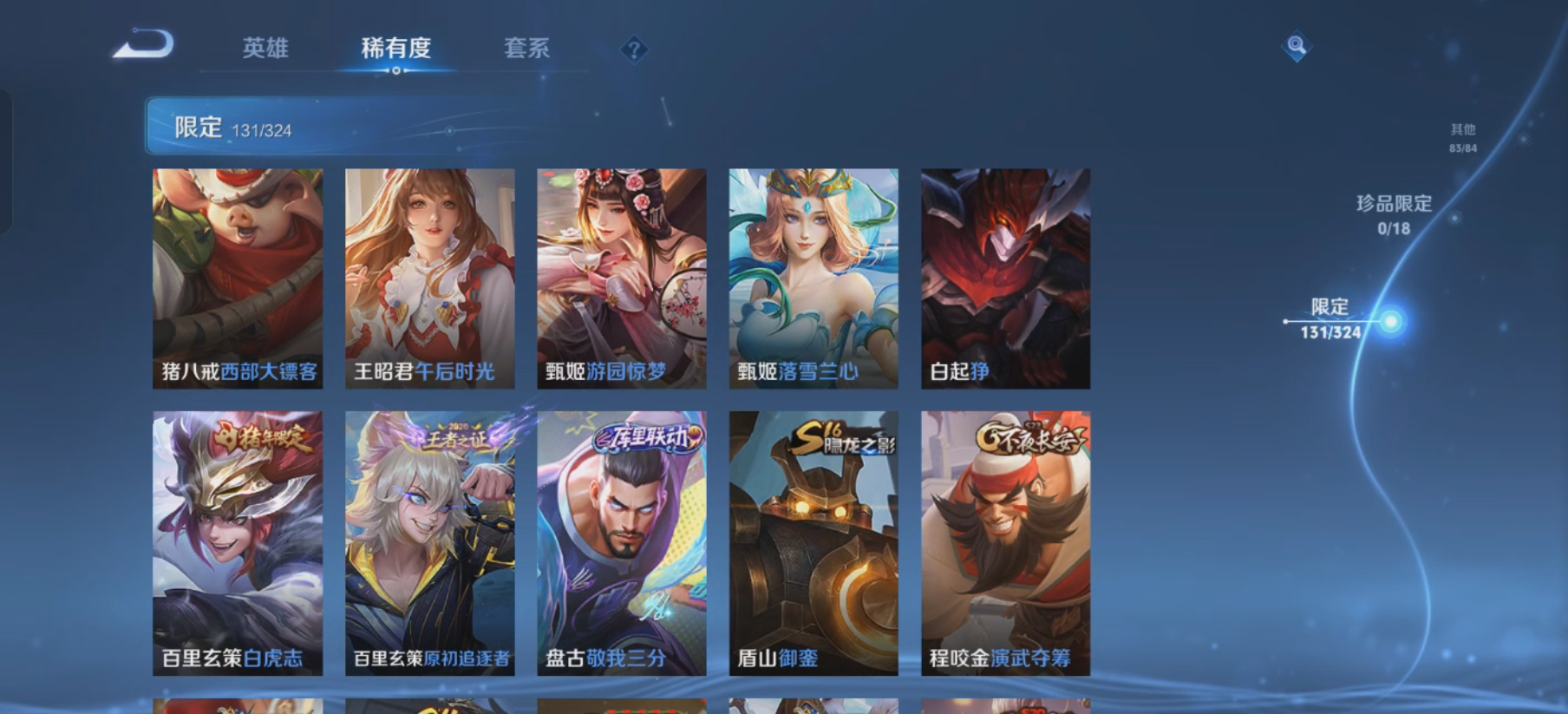The height and width of the screenshot is (714, 1568).
Task: Show help via the question mark icon
Action: (634, 50)
